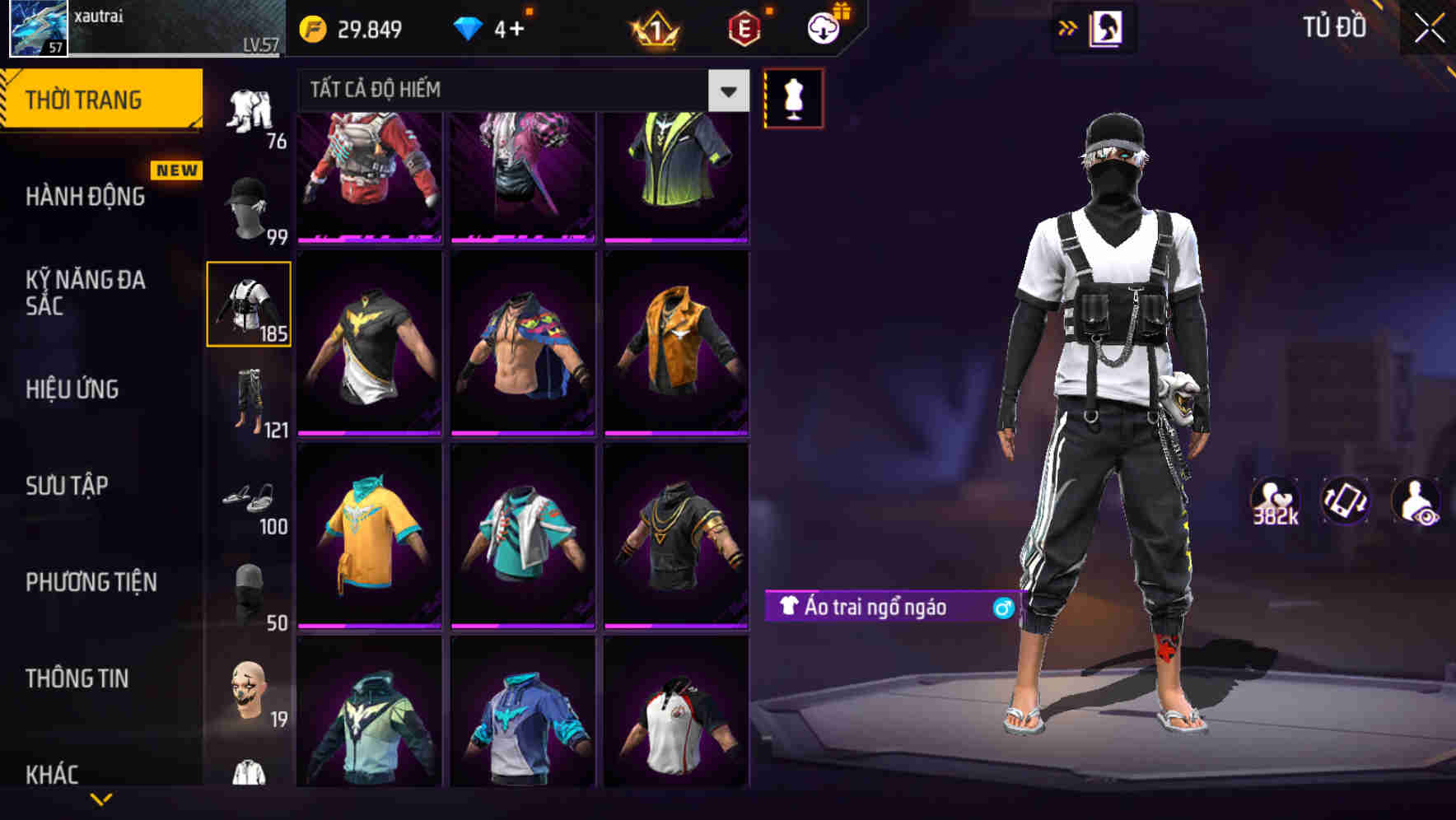Screen dimensions: 1456x820
Task: Click the double-arrow expander near profile icon
Action: pos(1068,27)
